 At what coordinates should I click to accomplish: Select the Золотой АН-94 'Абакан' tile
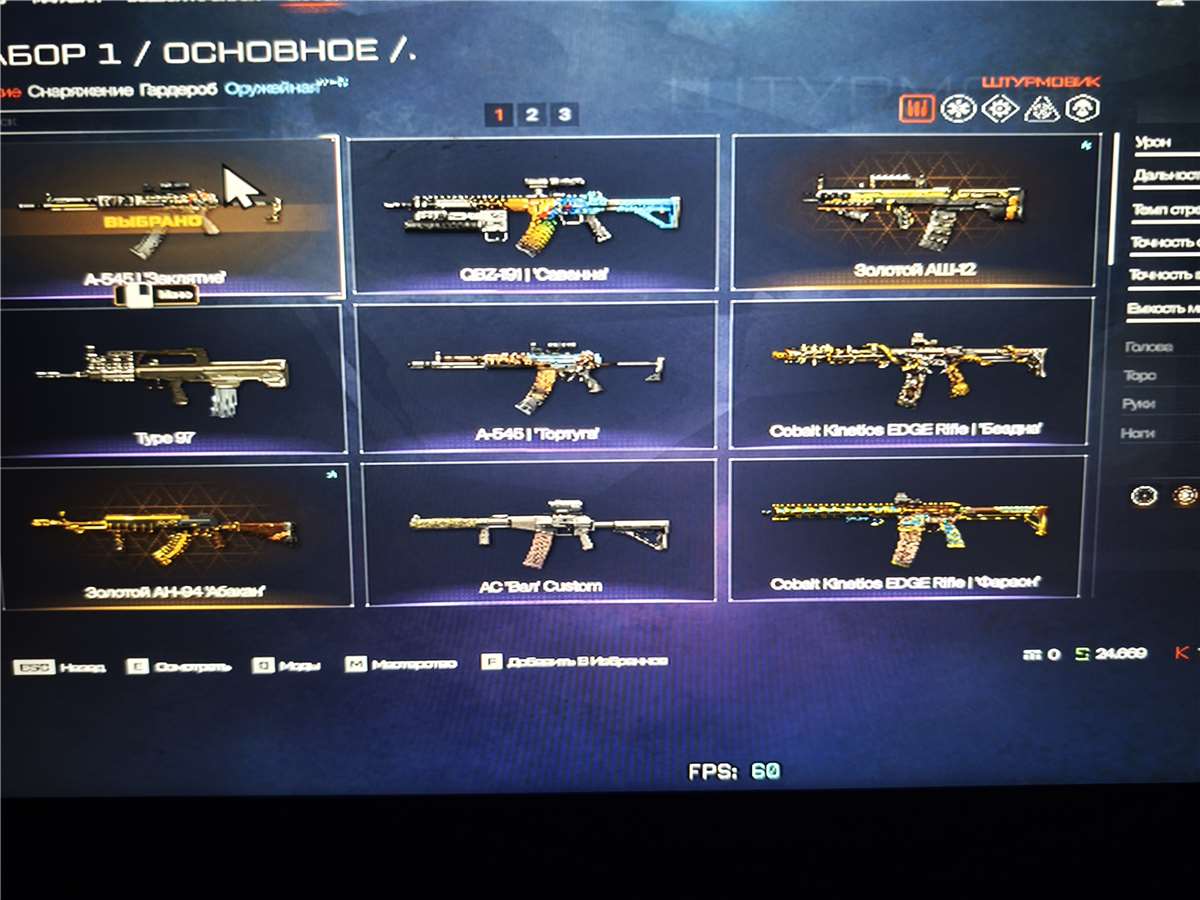[176, 535]
